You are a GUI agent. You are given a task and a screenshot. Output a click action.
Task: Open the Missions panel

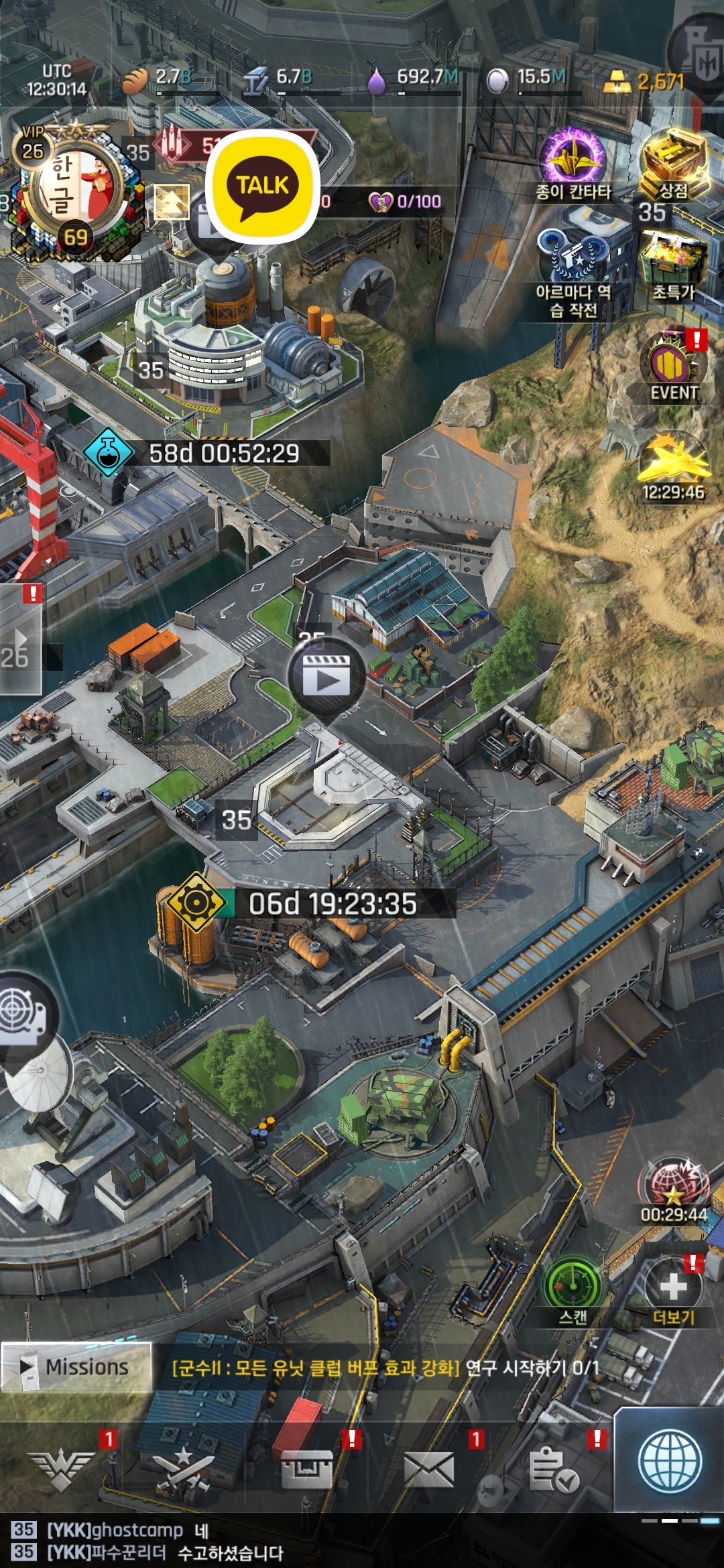[x=76, y=1367]
